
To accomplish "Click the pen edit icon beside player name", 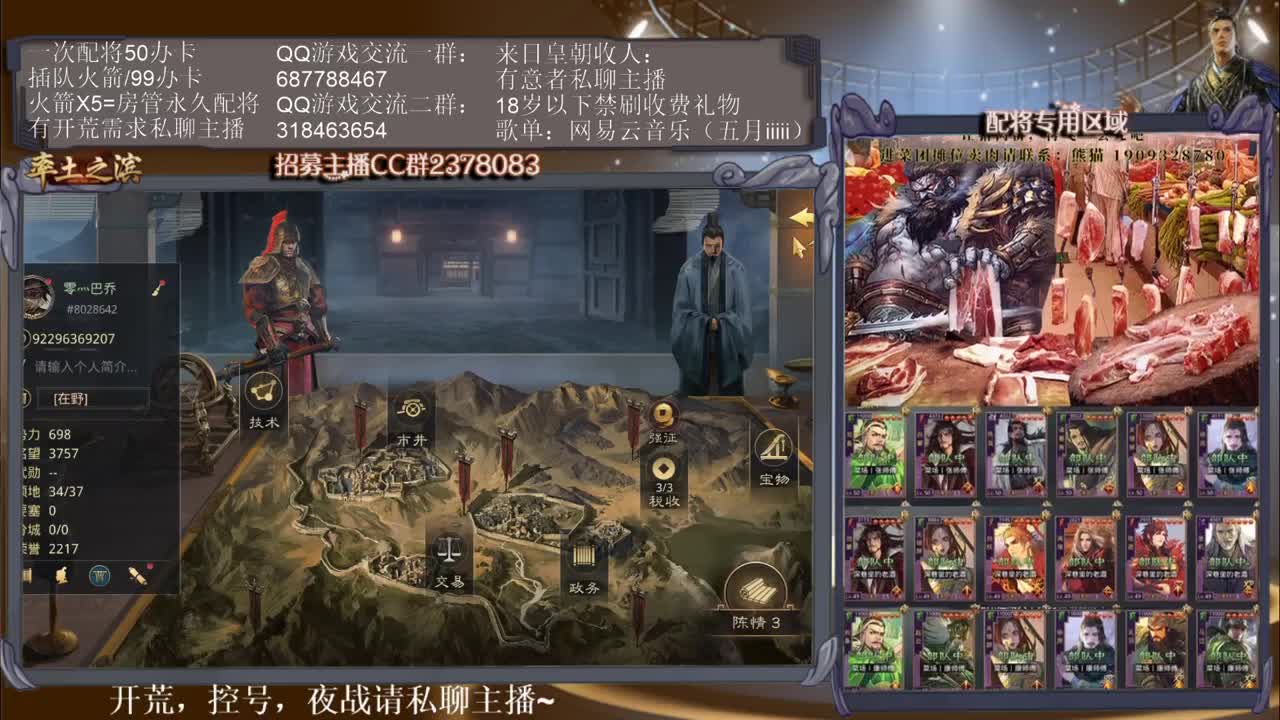I will (156, 288).
